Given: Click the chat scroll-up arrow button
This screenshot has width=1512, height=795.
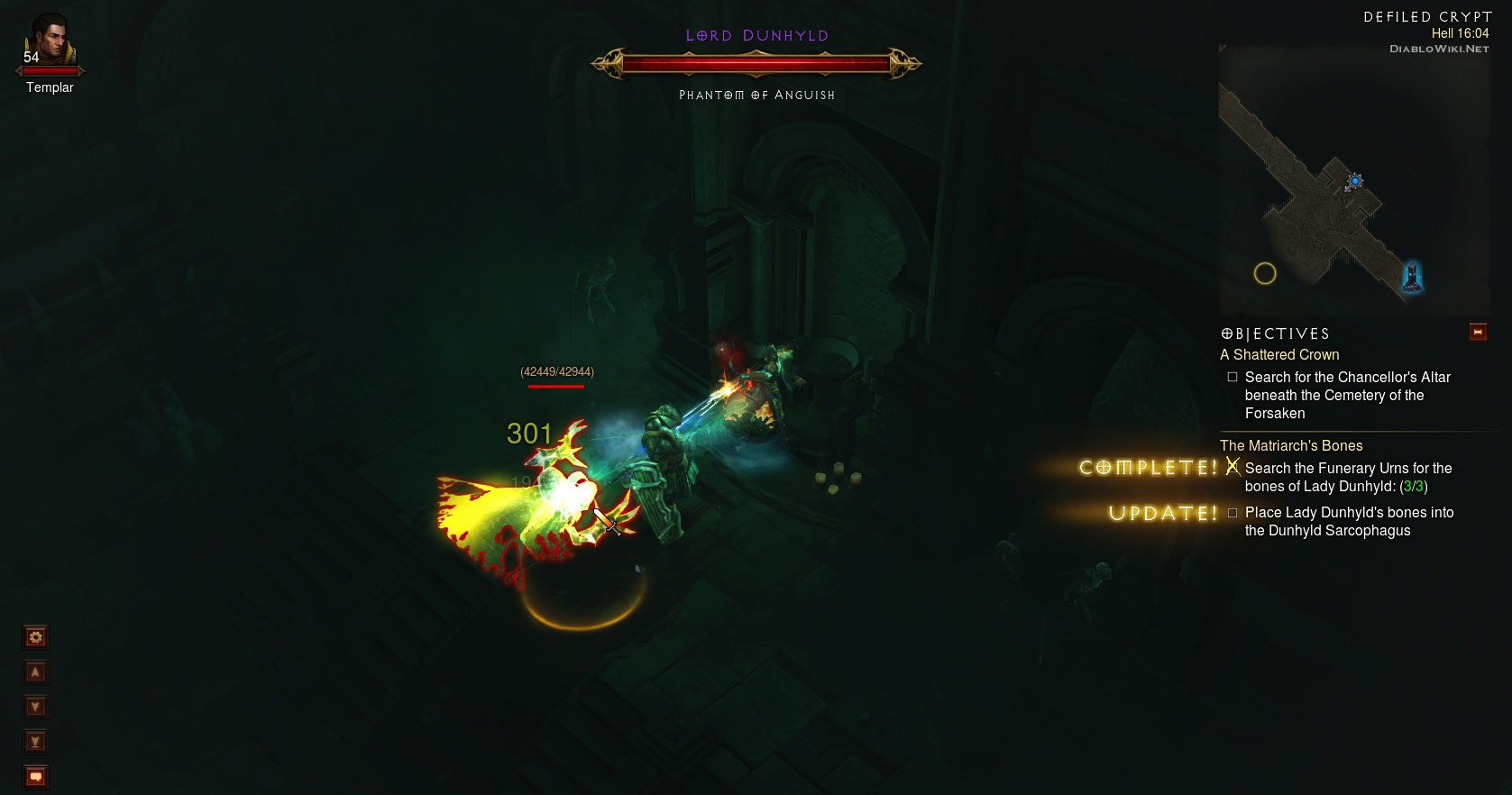Looking at the screenshot, I should (35, 672).
